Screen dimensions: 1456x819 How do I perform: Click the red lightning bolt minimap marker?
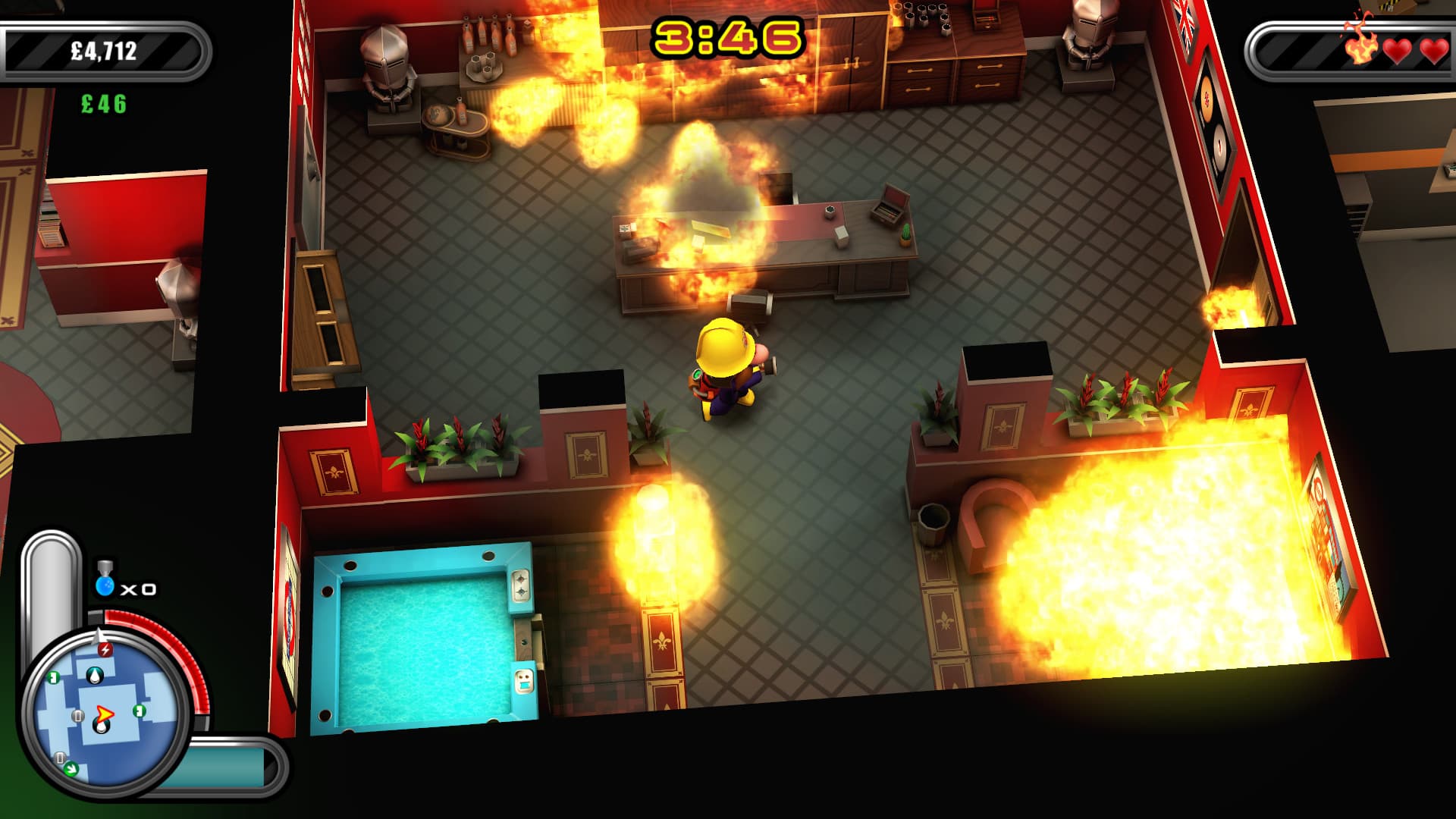106,649
